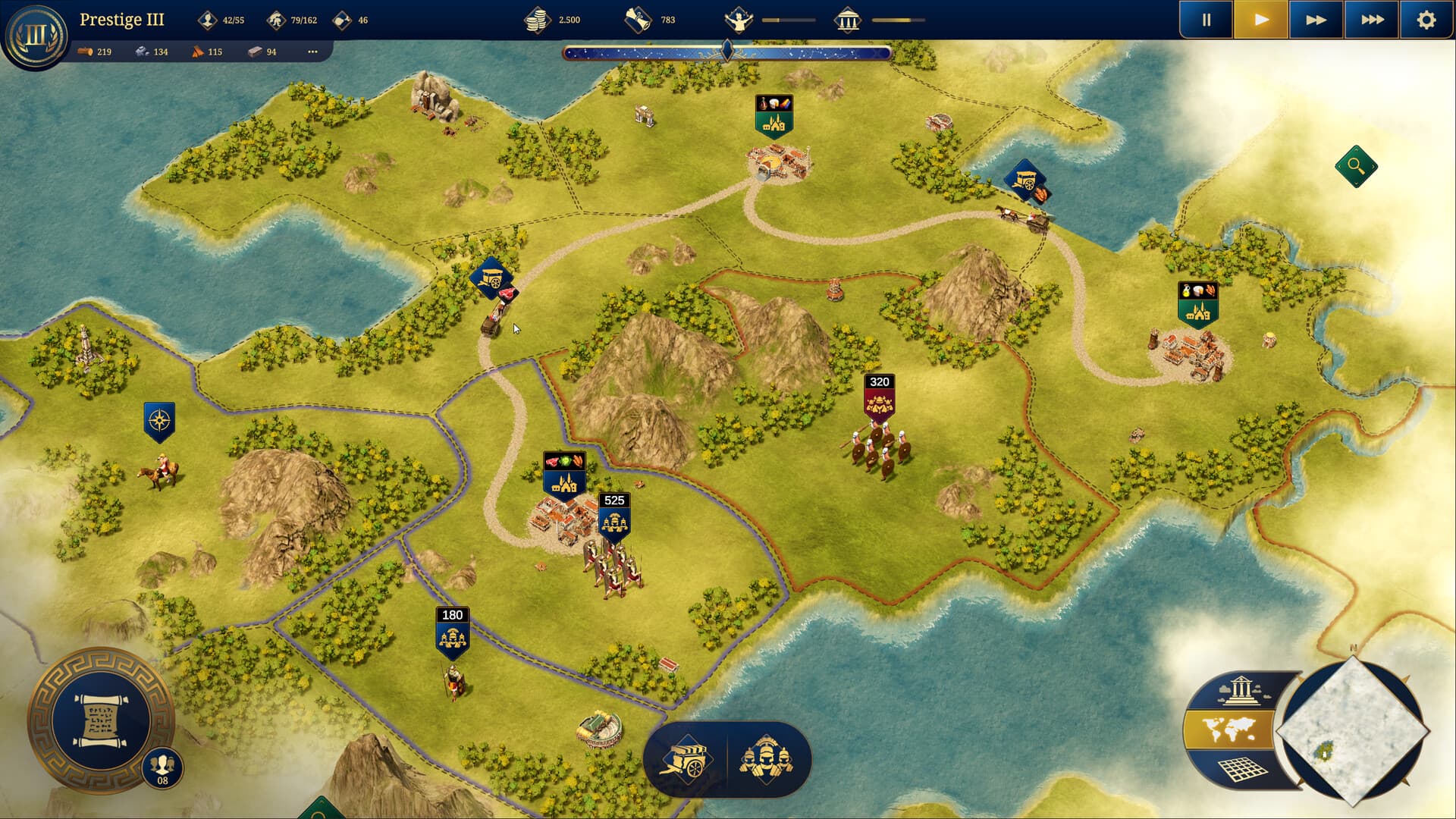The image size is (1456, 819).
Task: Click the Prestige III title text
Action: [123, 20]
